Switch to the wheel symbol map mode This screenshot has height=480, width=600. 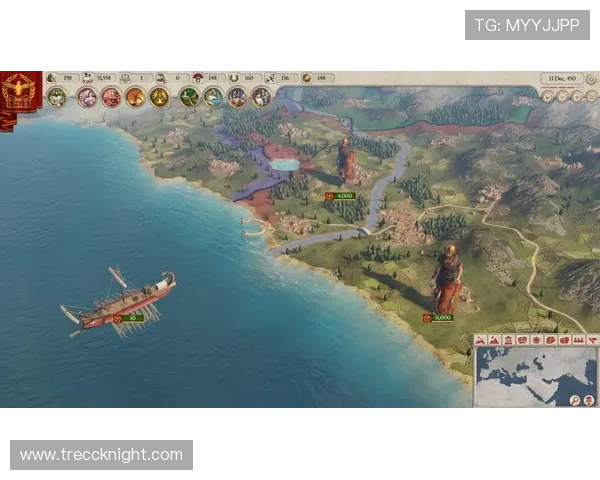pos(536,340)
